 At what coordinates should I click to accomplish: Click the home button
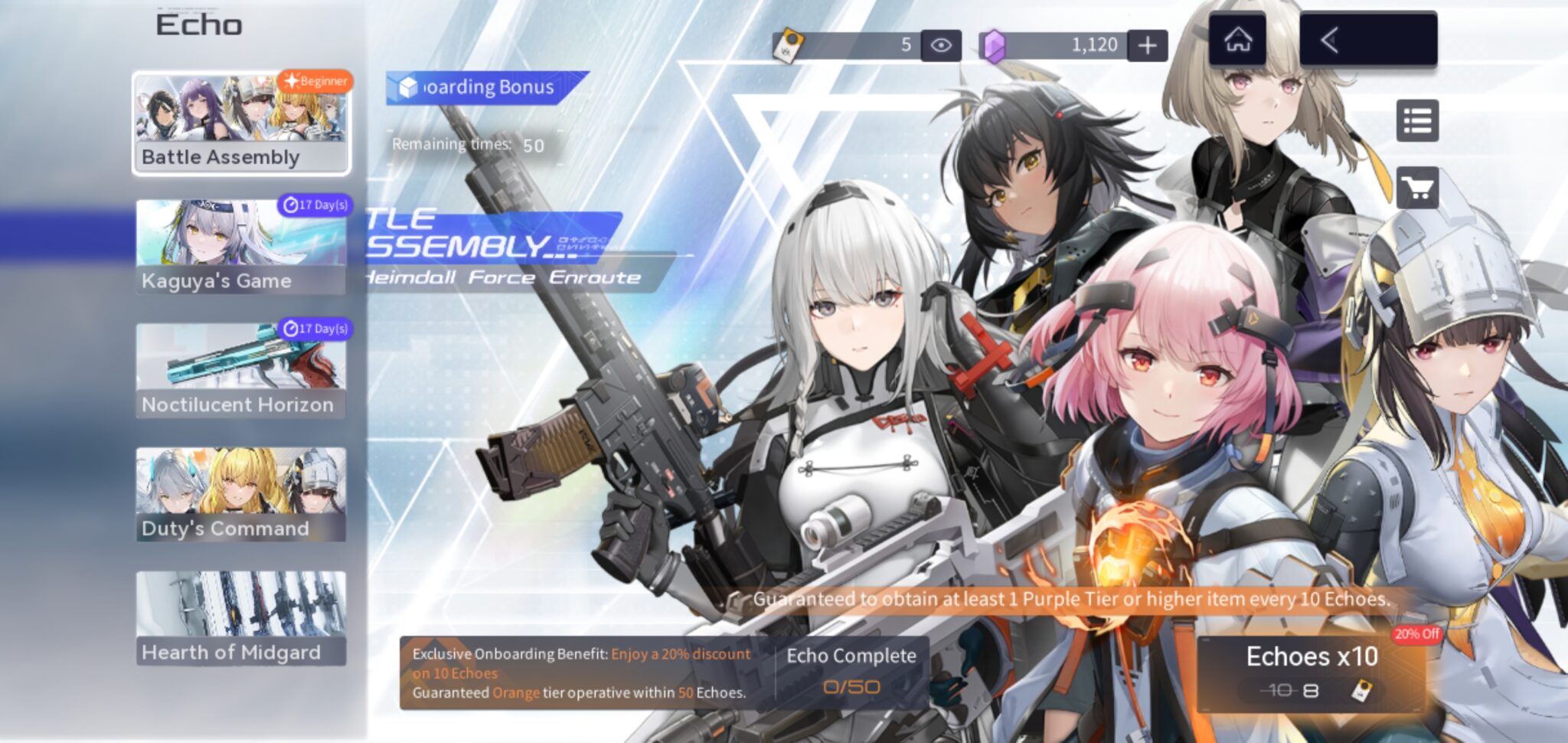click(x=1237, y=40)
